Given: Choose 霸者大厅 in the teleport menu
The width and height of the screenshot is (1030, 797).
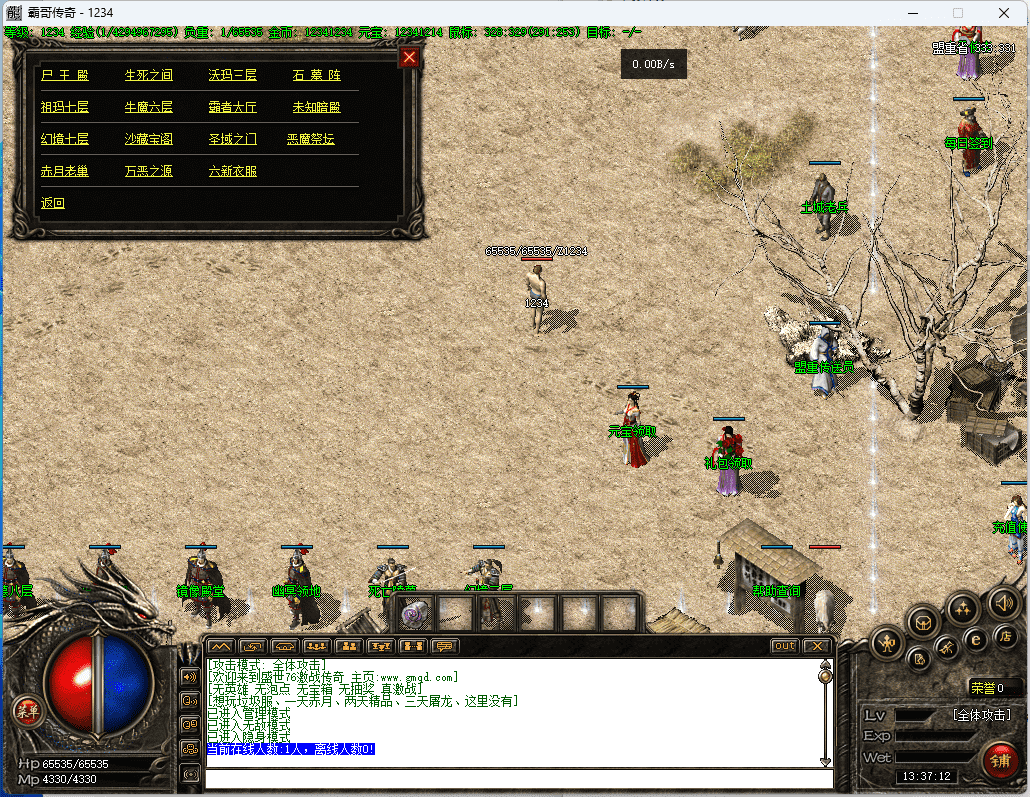Looking at the screenshot, I should pos(232,107).
